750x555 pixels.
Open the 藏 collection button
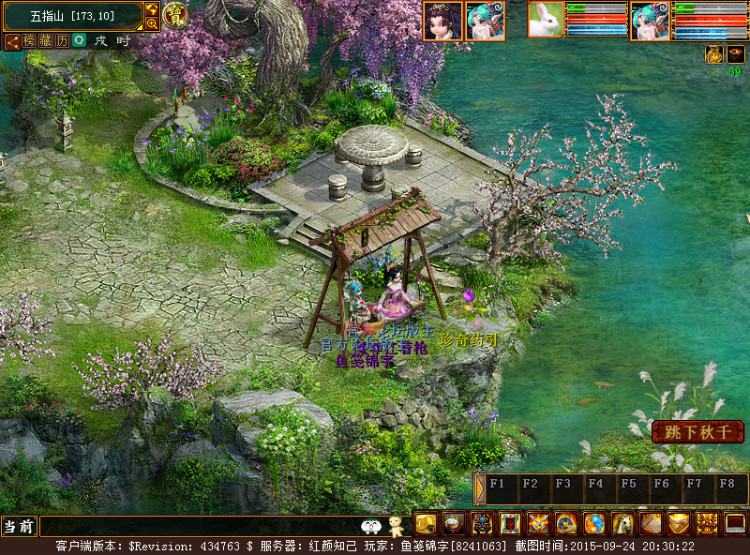point(46,41)
